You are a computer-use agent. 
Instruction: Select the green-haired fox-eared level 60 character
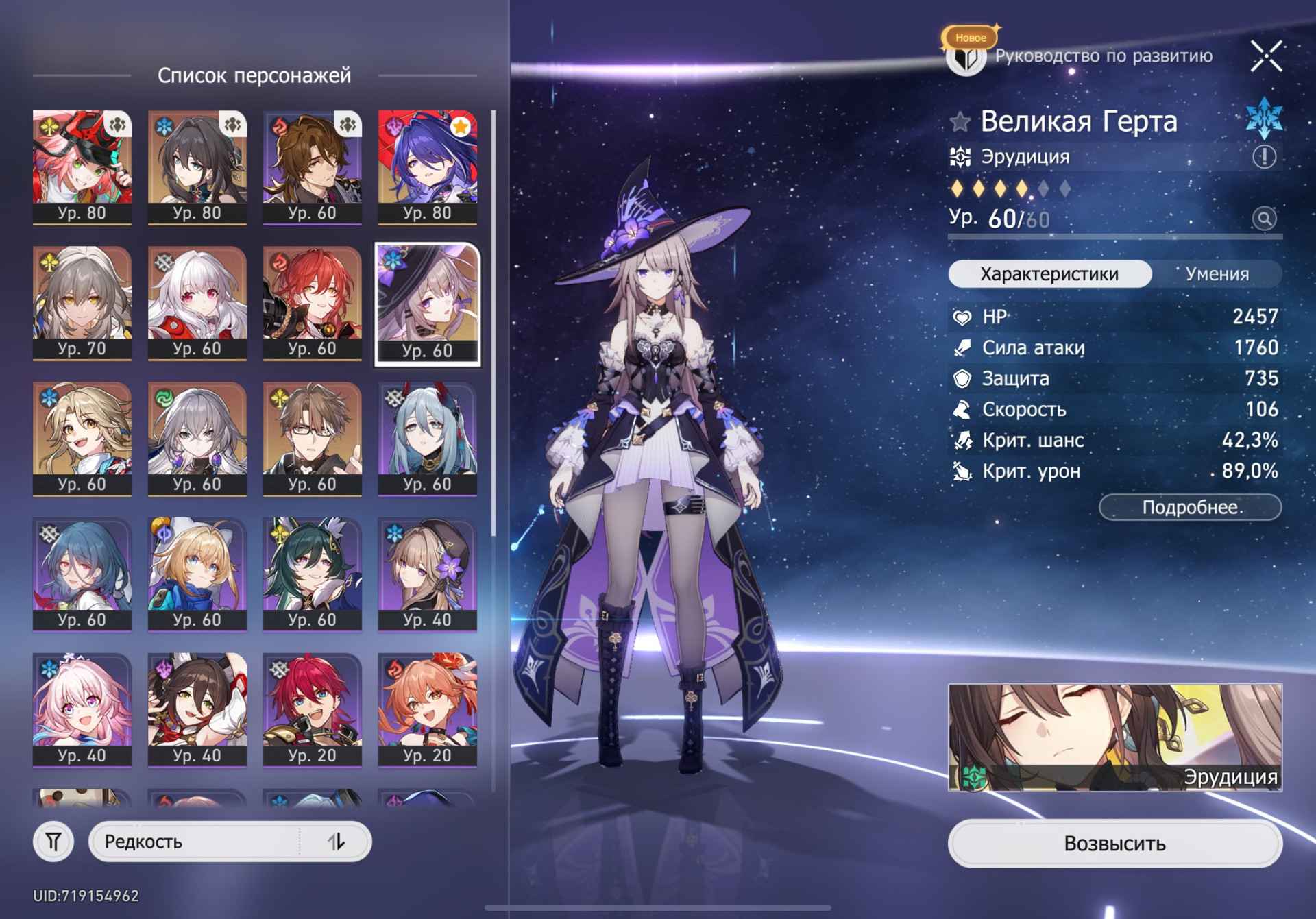tap(313, 574)
